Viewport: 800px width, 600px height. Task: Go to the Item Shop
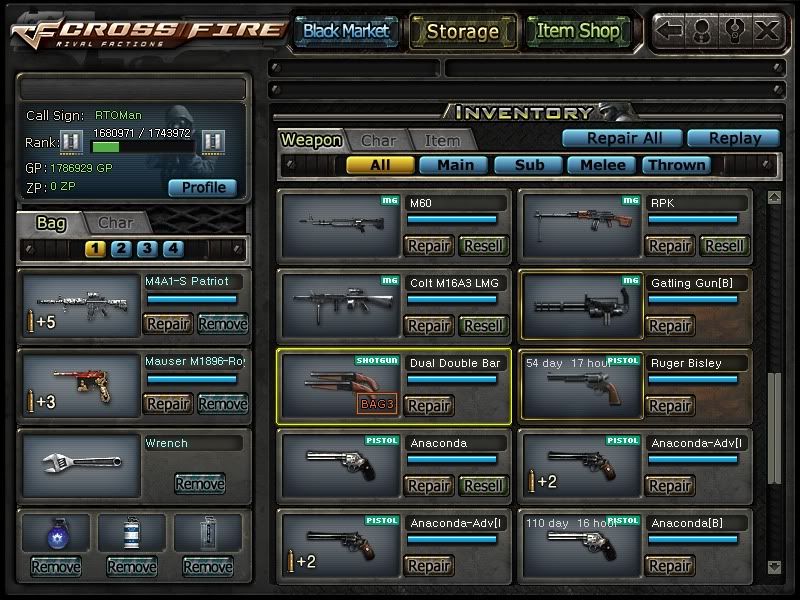pos(578,31)
